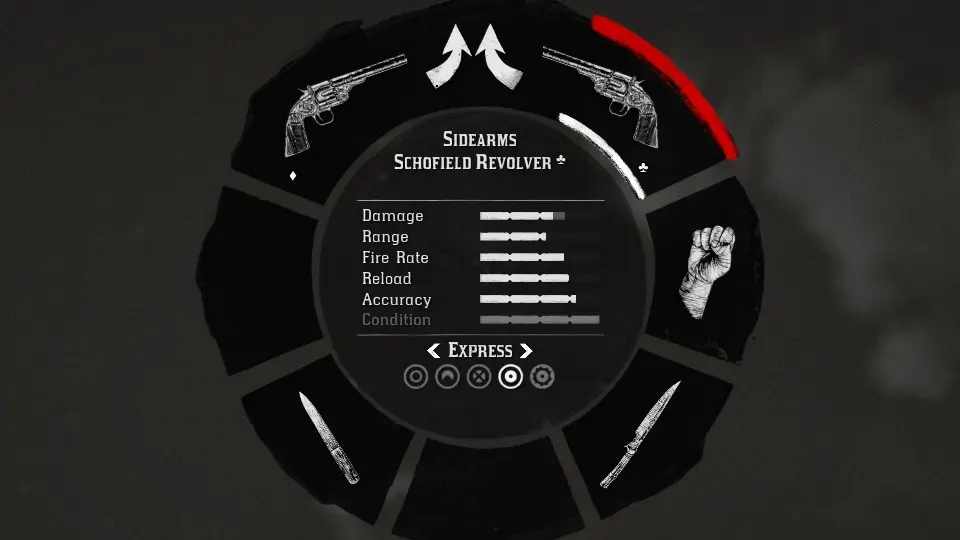Image resolution: width=960 pixels, height=540 pixels.
Task: Switch to the previous ammo type arrow
Action: click(x=434, y=351)
